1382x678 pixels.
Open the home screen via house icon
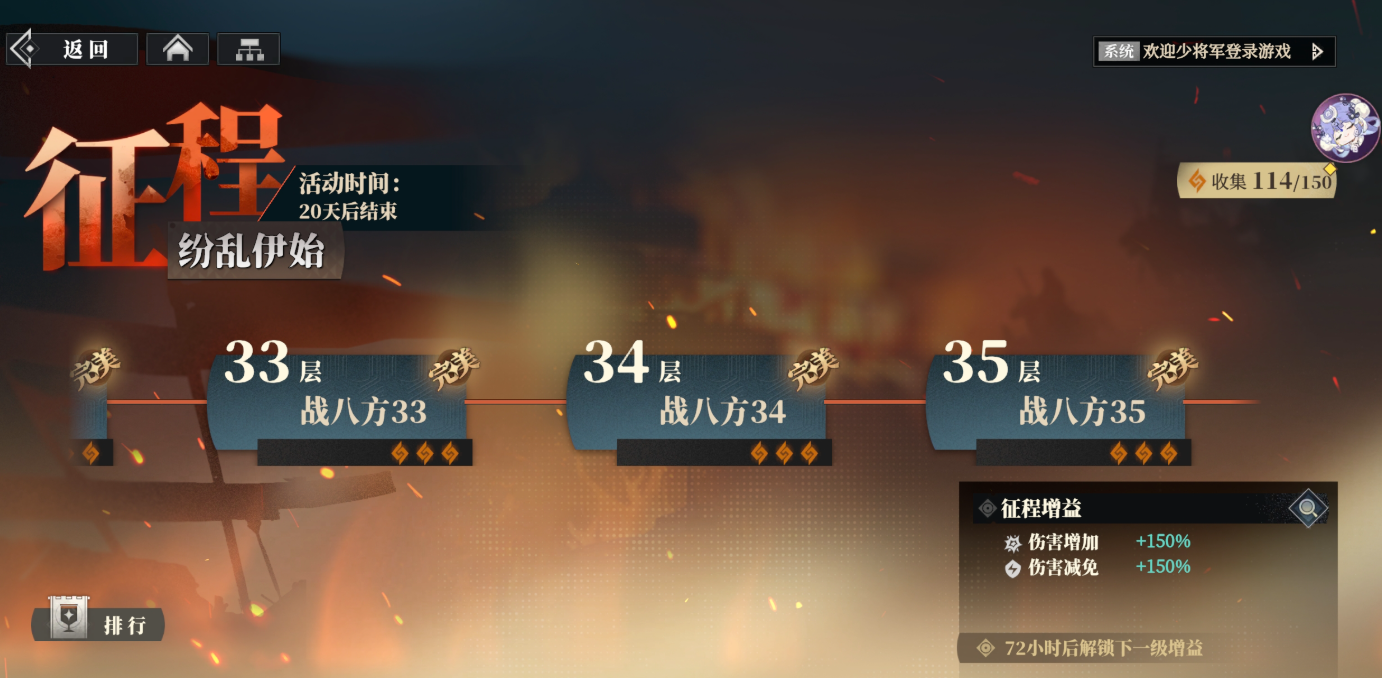(x=178, y=49)
